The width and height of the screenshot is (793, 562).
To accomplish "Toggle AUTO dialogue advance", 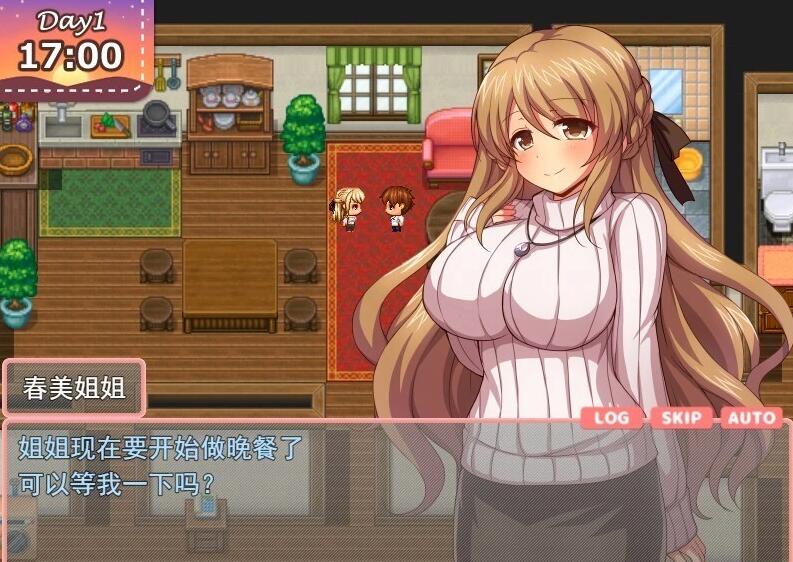I will click(750, 417).
